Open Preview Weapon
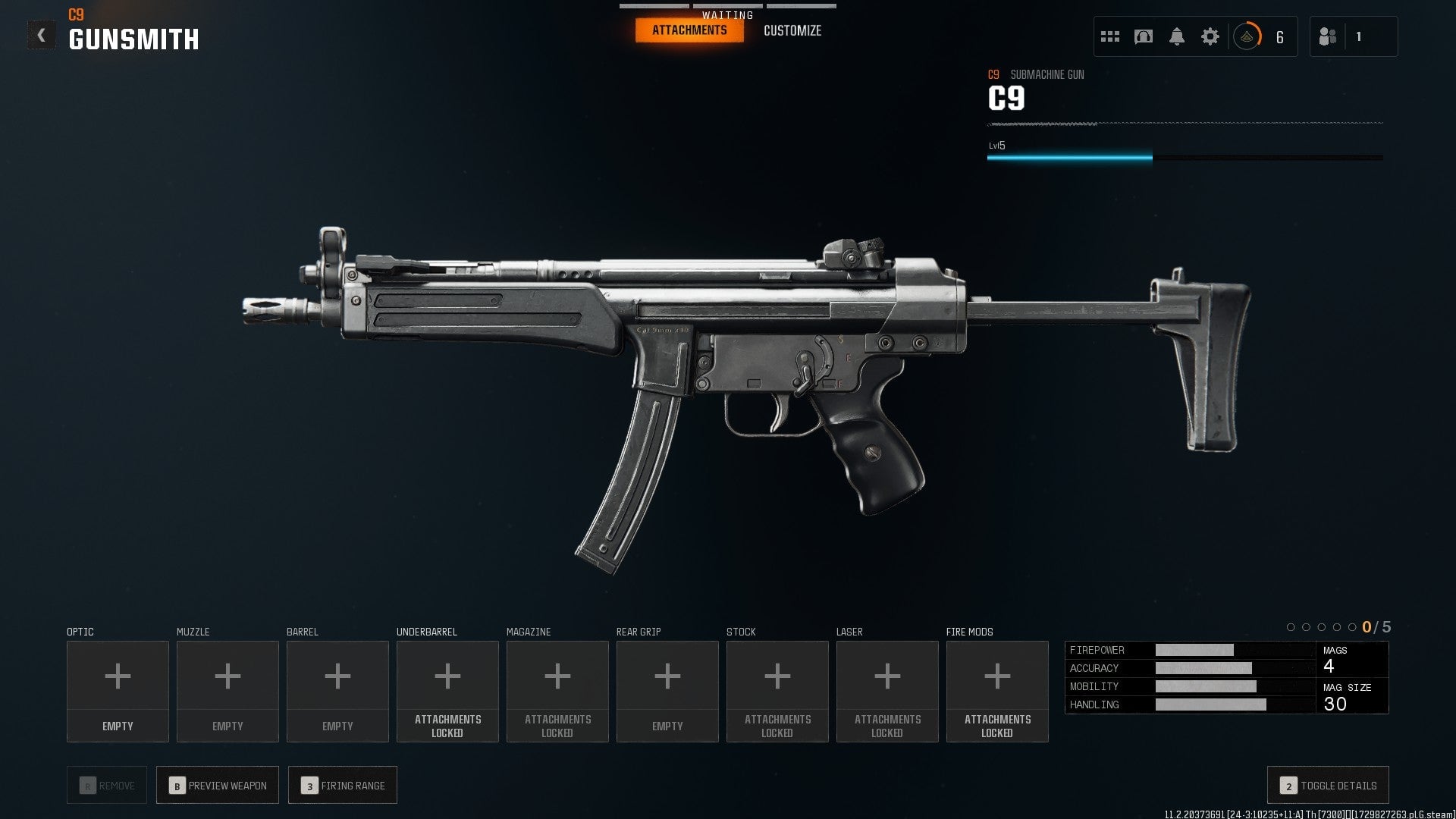This screenshot has height=819, width=1456. tap(217, 785)
